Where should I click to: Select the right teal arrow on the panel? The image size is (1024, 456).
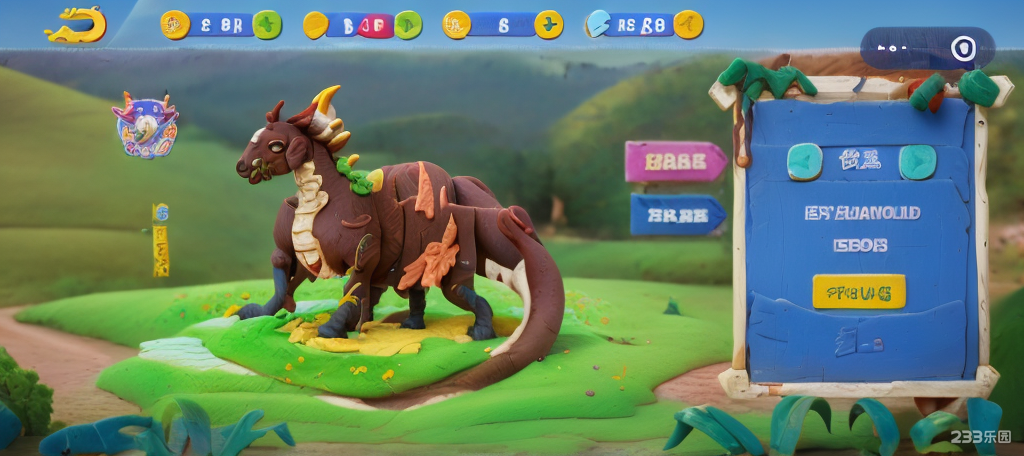(917, 161)
